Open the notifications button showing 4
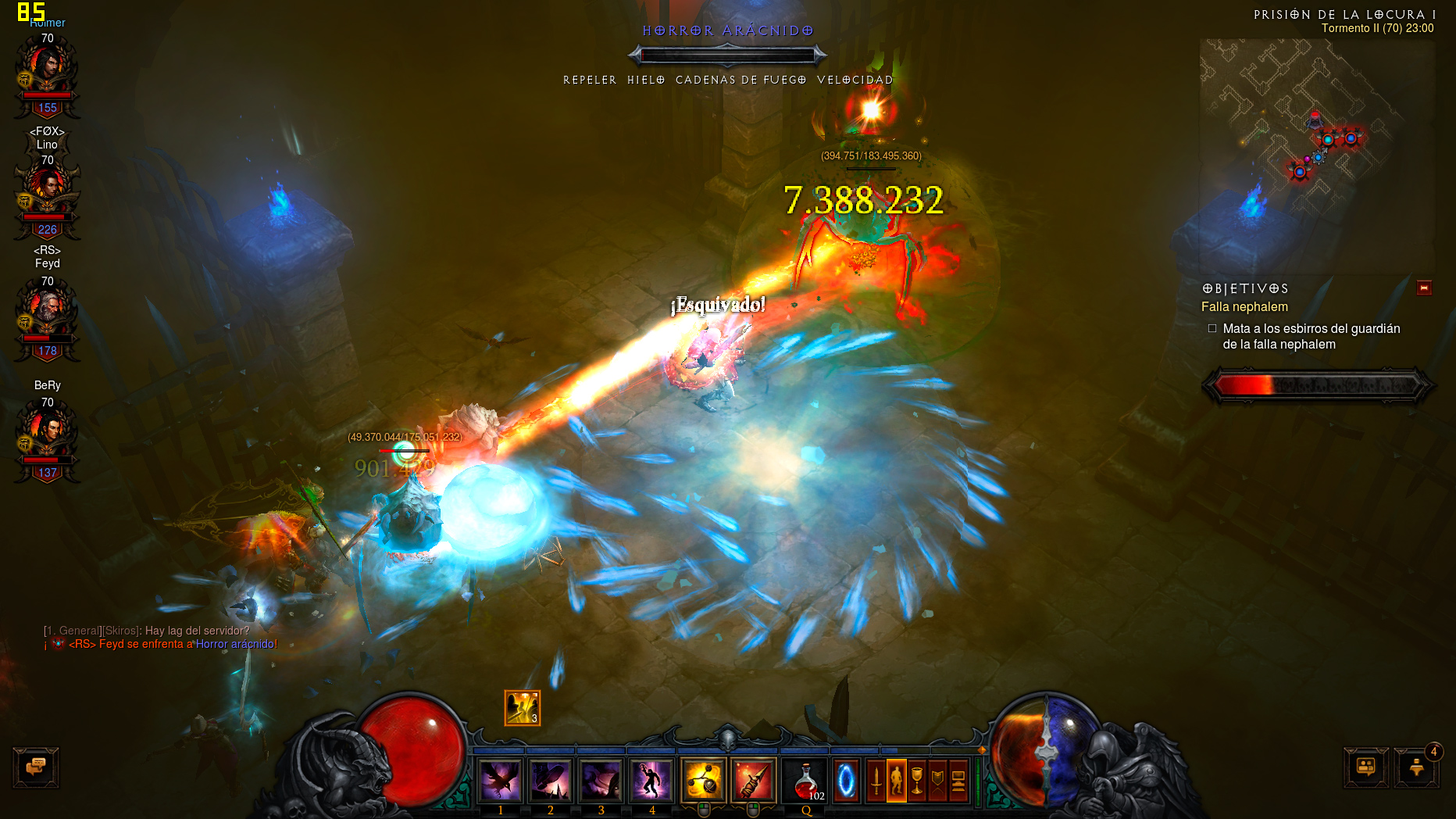 click(1417, 767)
